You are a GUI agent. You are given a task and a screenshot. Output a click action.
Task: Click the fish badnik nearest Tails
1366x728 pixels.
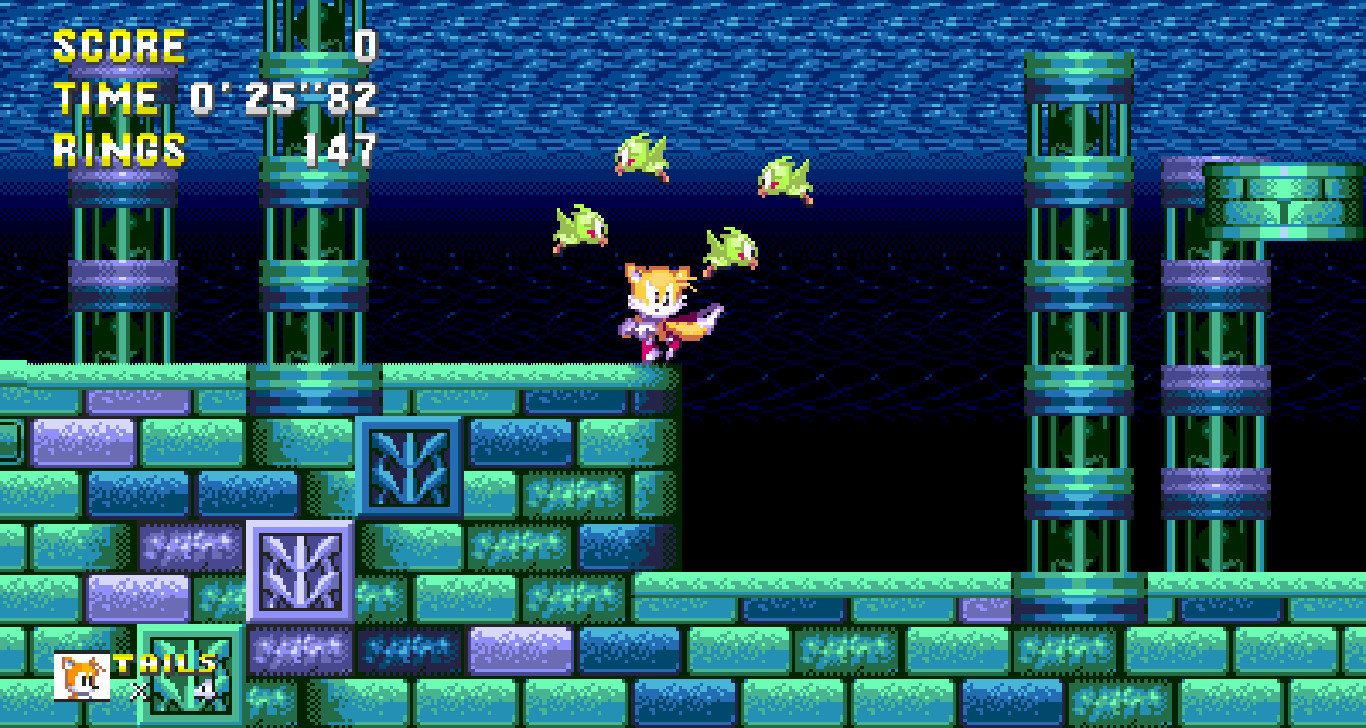coord(728,250)
